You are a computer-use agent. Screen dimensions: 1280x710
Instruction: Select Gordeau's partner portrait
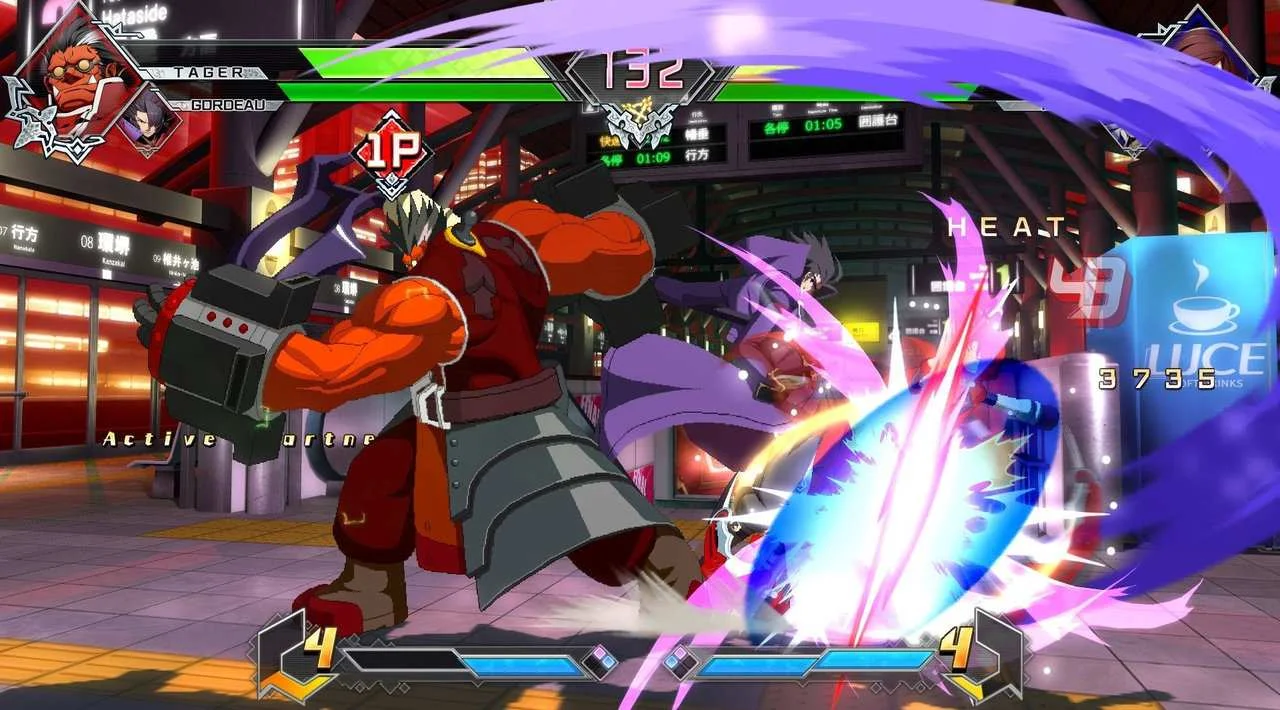pos(149,121)
